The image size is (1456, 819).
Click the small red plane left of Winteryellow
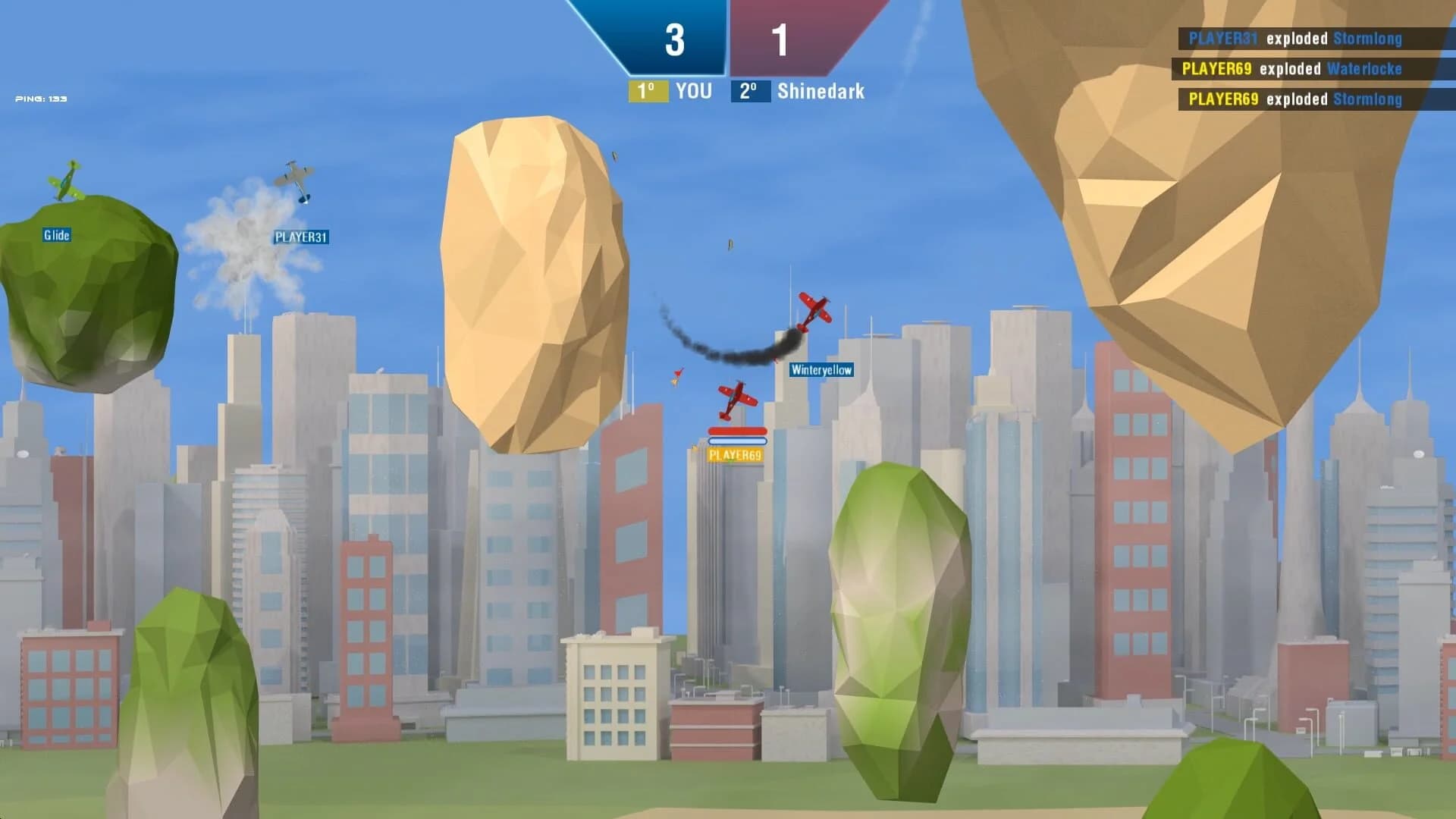pos(677,375)
